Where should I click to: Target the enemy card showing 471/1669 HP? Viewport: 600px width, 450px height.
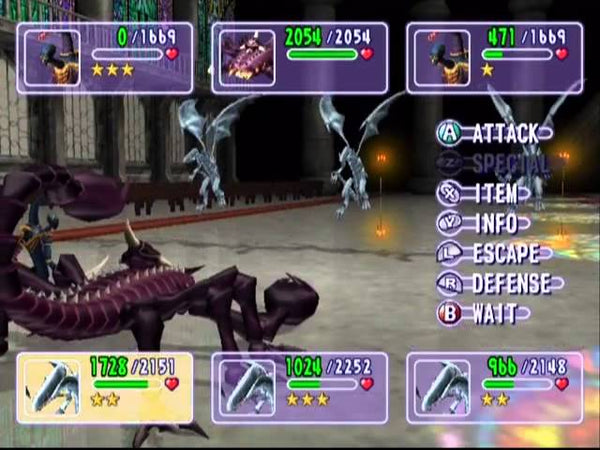pos(494,58)
